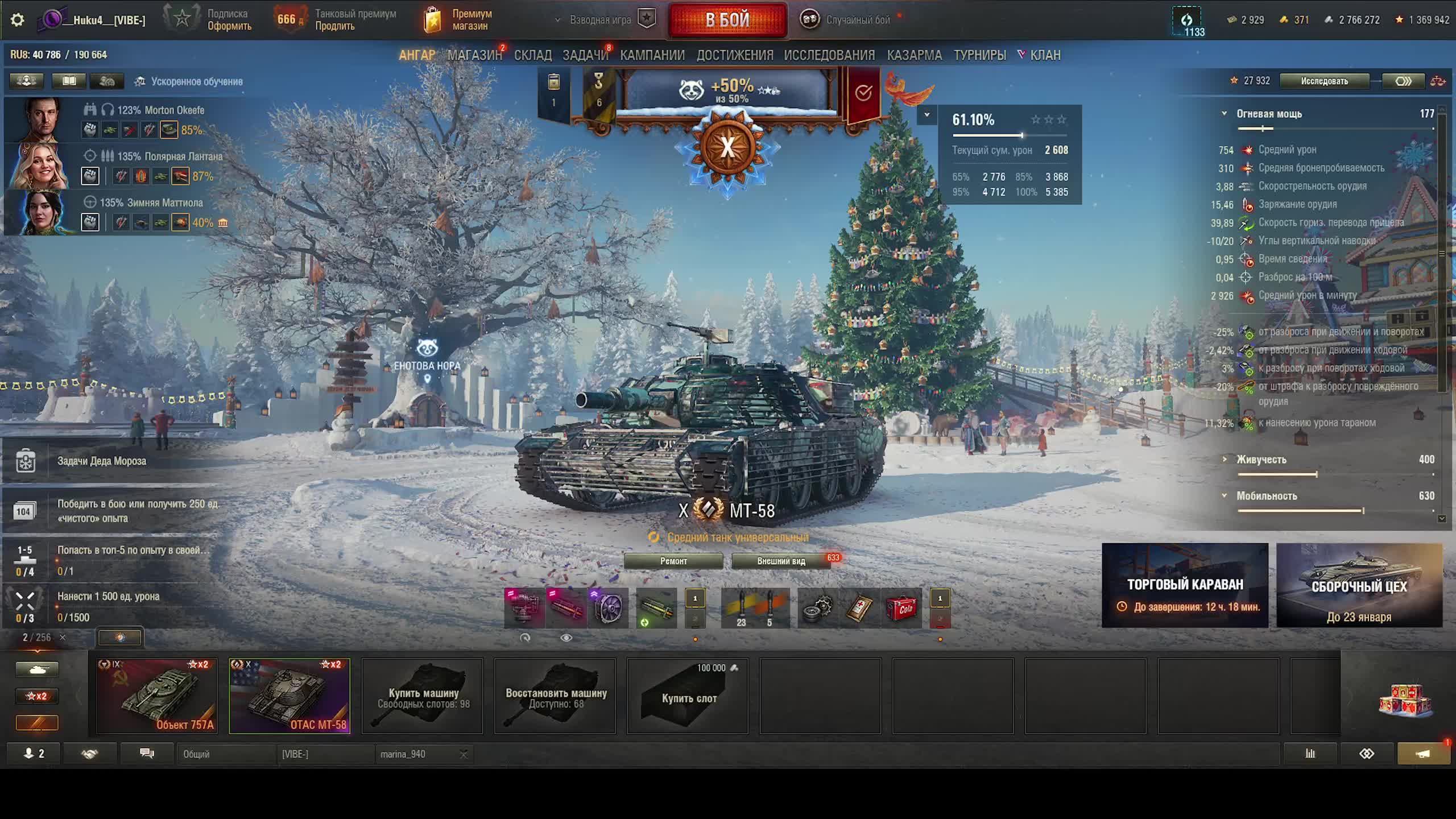Select the Объект 757А tank card
This screenshot has width=1456, height=819.
[x=157, y=696]
